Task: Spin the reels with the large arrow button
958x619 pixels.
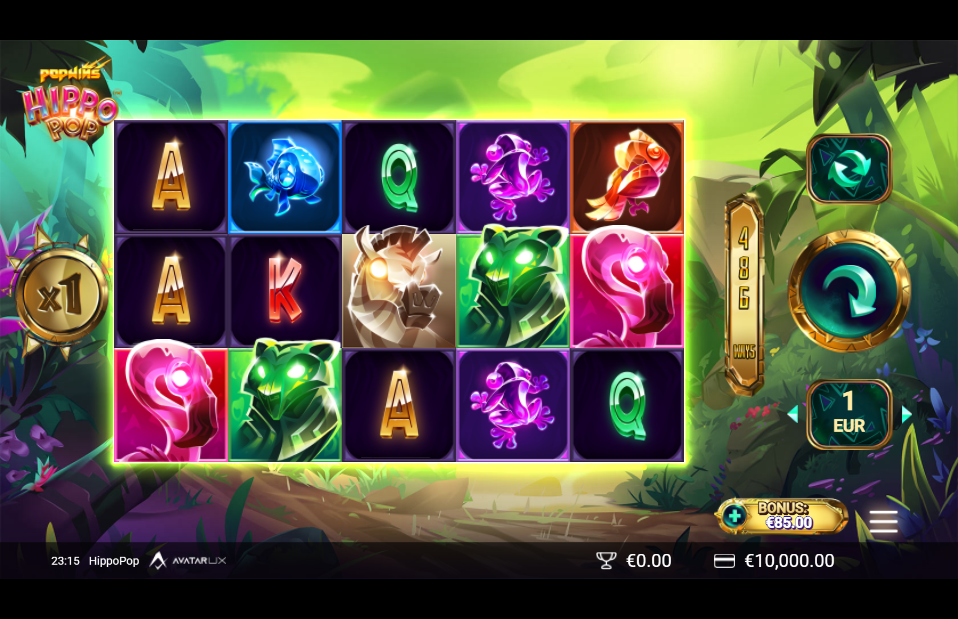Action: (849, 291)
